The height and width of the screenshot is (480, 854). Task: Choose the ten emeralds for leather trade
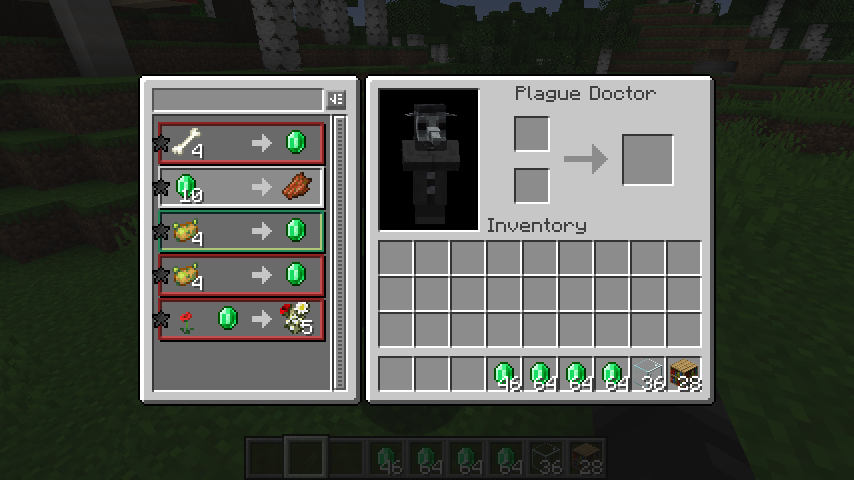[241, 187]
